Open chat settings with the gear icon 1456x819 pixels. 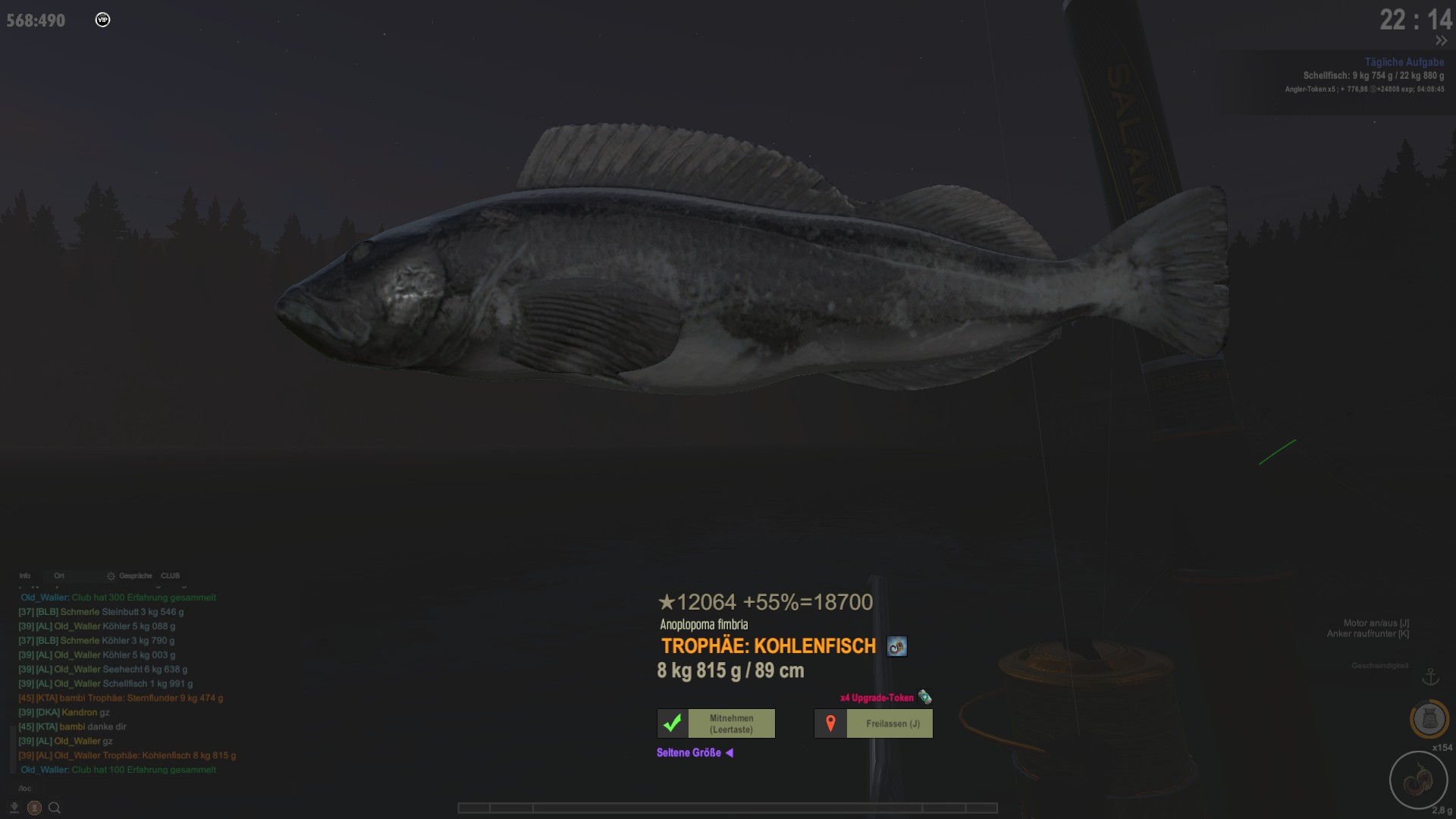tap(111, 576)
